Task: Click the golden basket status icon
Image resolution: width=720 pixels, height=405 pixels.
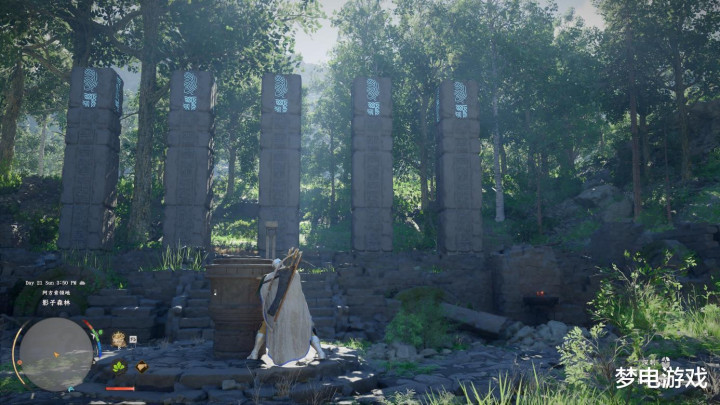Action: tap(118, 338)
